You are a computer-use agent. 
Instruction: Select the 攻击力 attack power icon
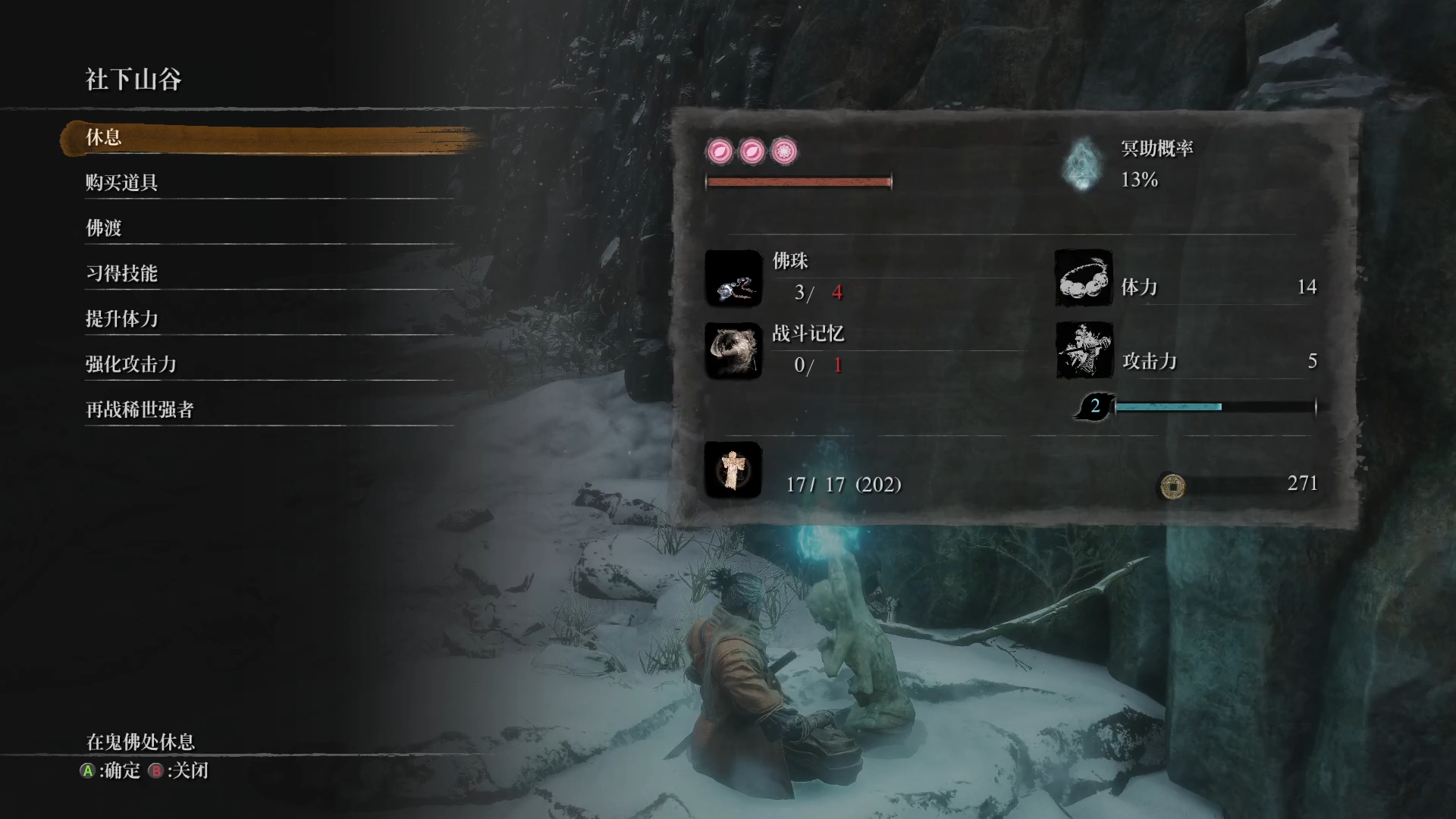(1084, 350)
